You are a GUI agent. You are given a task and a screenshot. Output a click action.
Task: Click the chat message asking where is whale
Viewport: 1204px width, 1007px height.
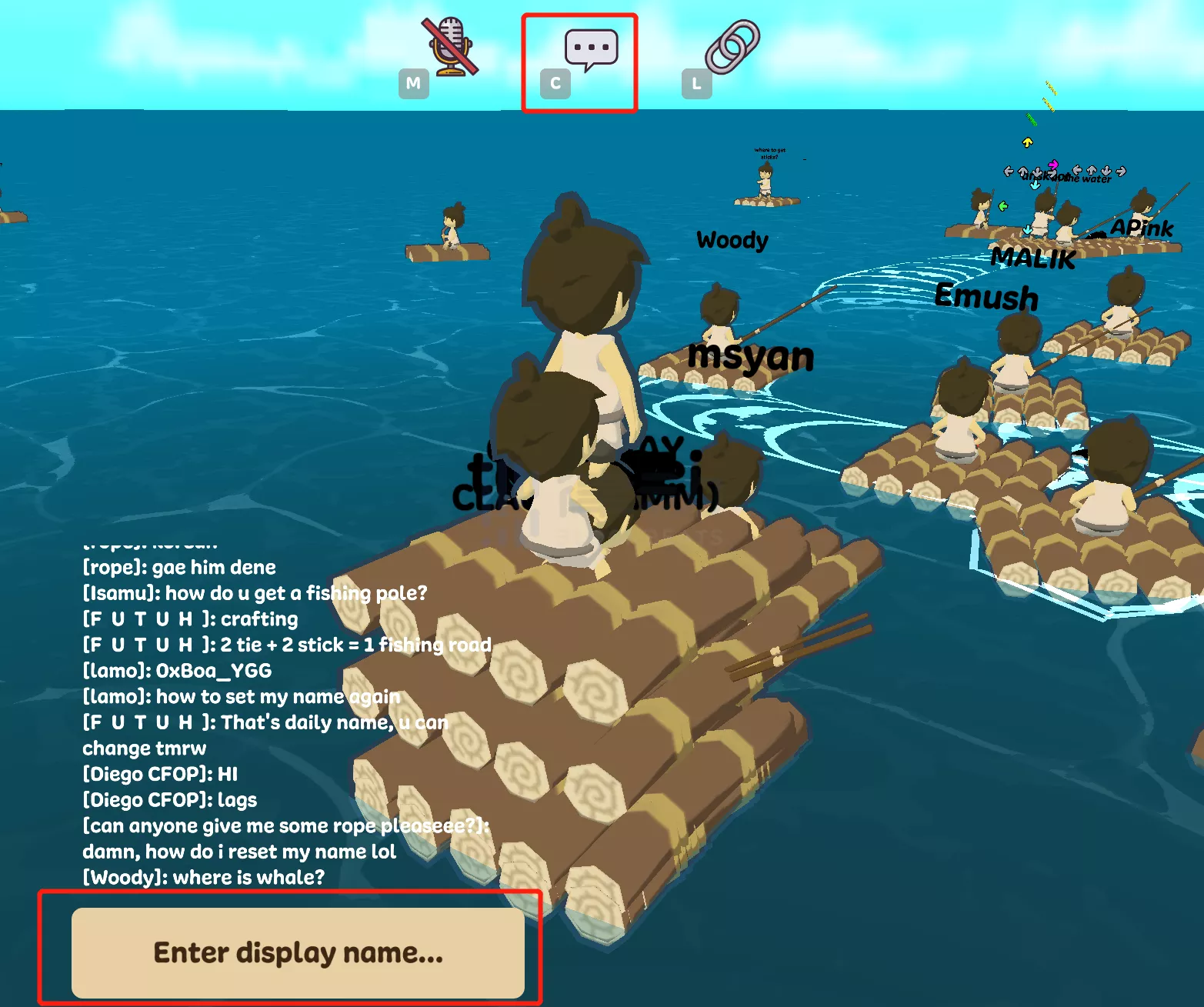pyautogui.click(x=204, y=877)
